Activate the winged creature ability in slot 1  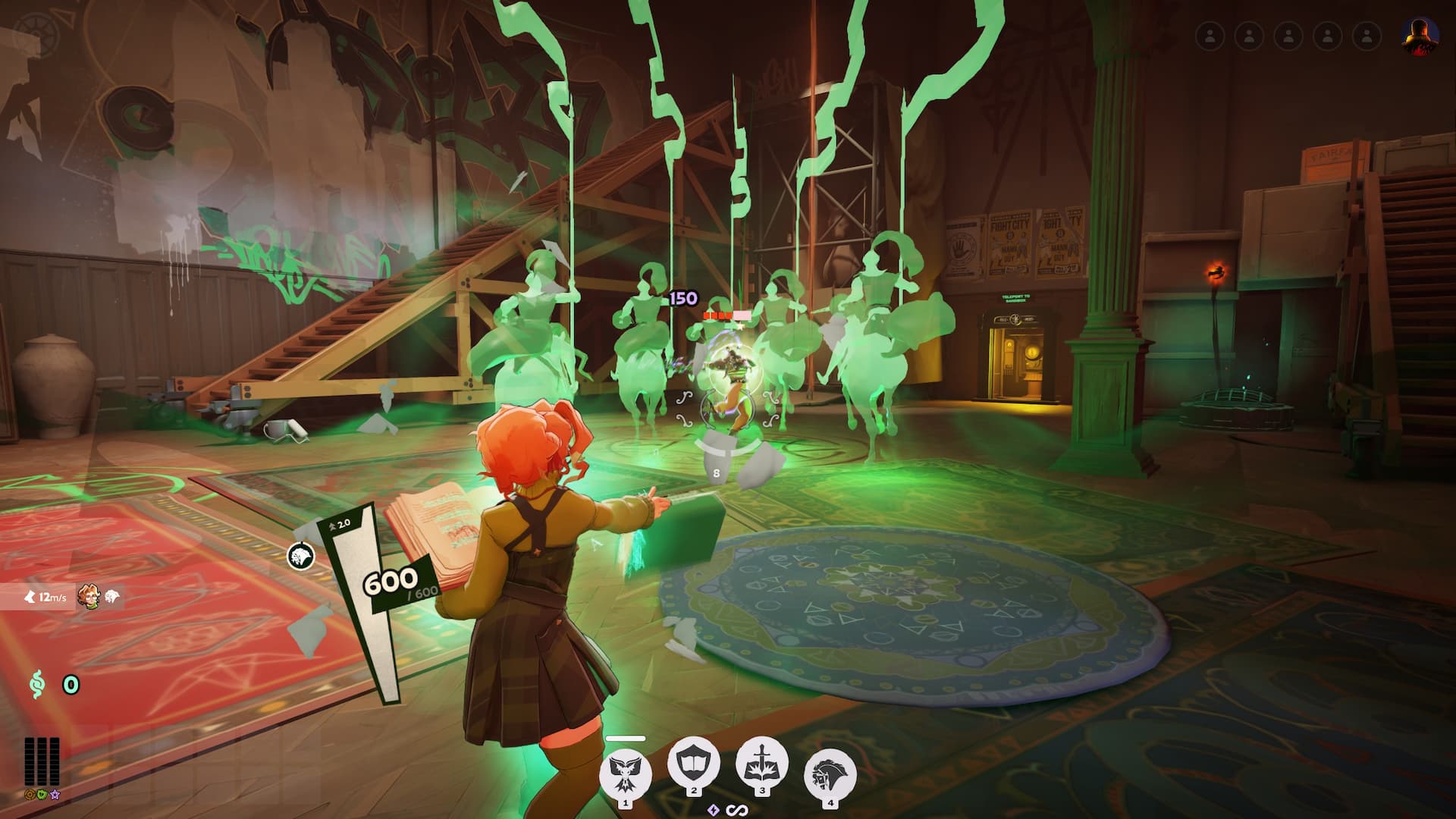[x=626, y=770]
